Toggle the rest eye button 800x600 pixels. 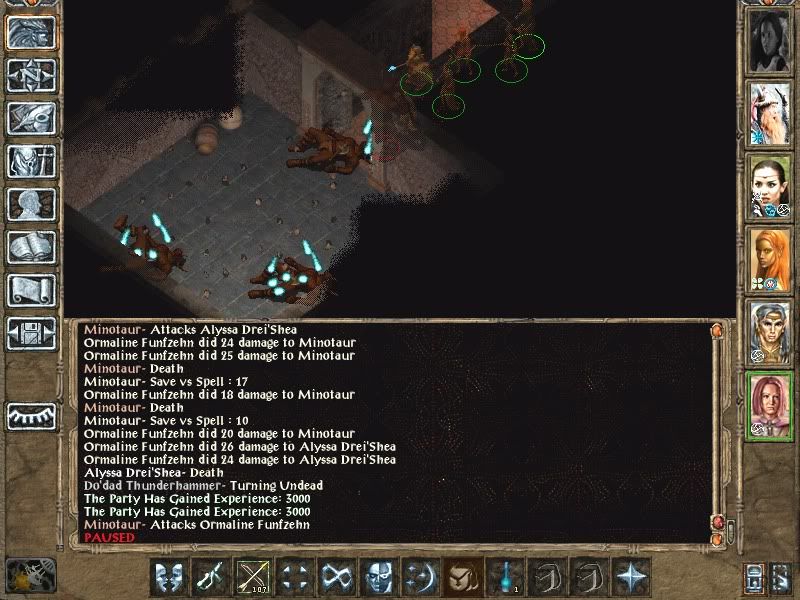31,415
